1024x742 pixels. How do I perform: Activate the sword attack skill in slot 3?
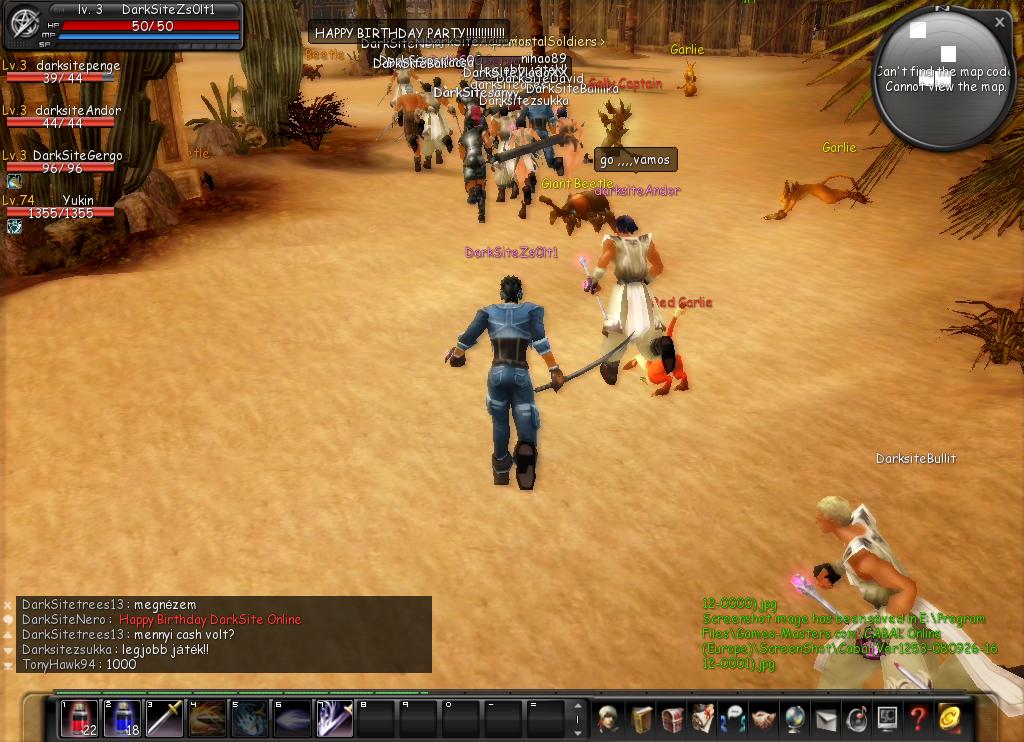[x=165, y=718]
